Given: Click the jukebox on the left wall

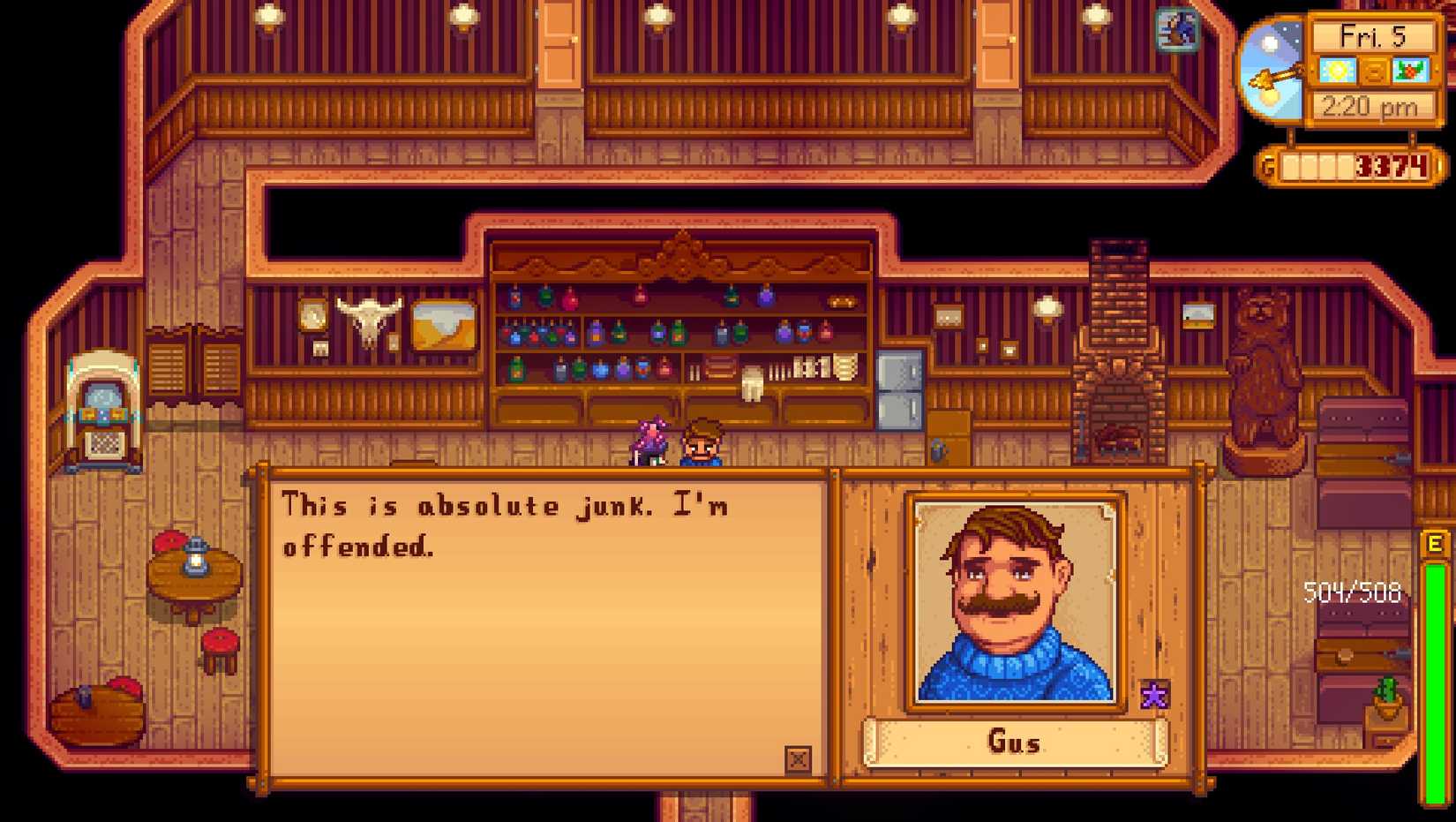Looking at the screenshot, I should [x=104, y=403].
